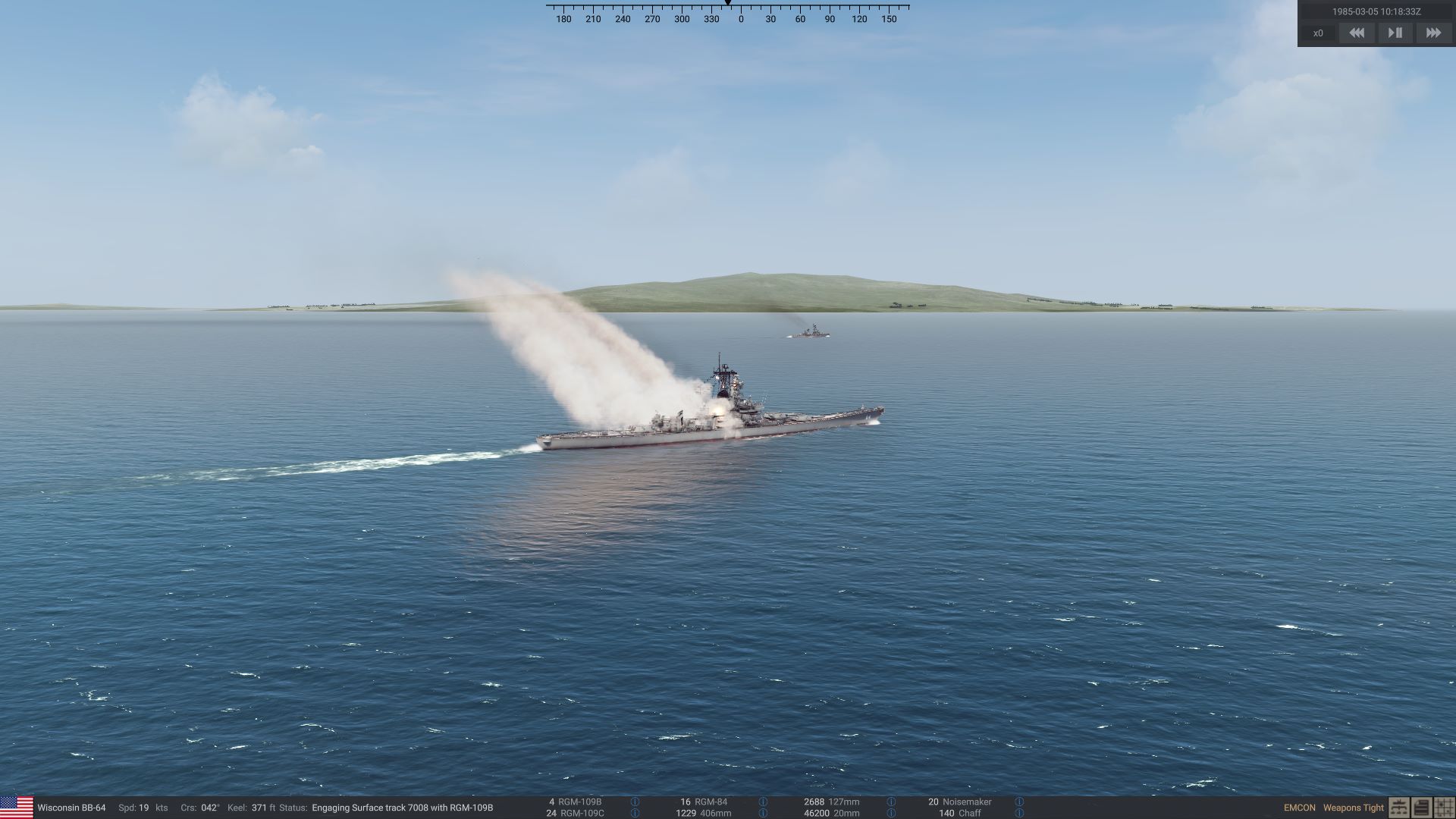The height and width of the screenshot is (819, 1456).
Task: Open info for the 406mm guns
Action: (763, 813)
